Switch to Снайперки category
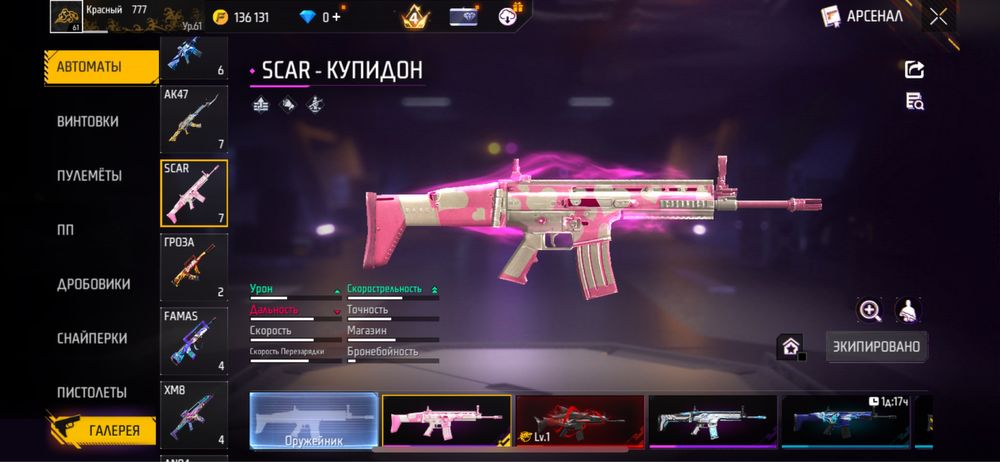 (x=92, y=338)
